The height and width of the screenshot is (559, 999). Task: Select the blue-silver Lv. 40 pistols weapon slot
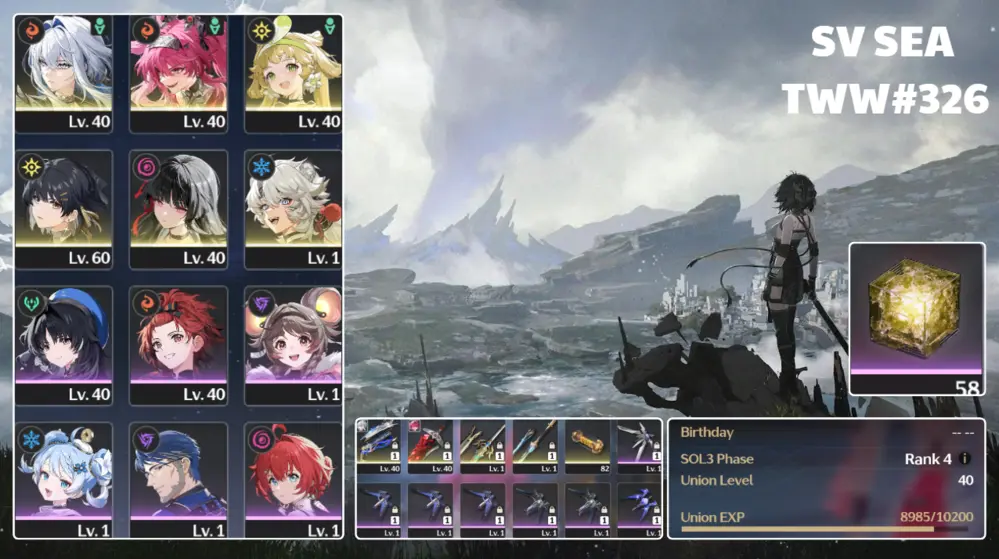click(379, 446)
